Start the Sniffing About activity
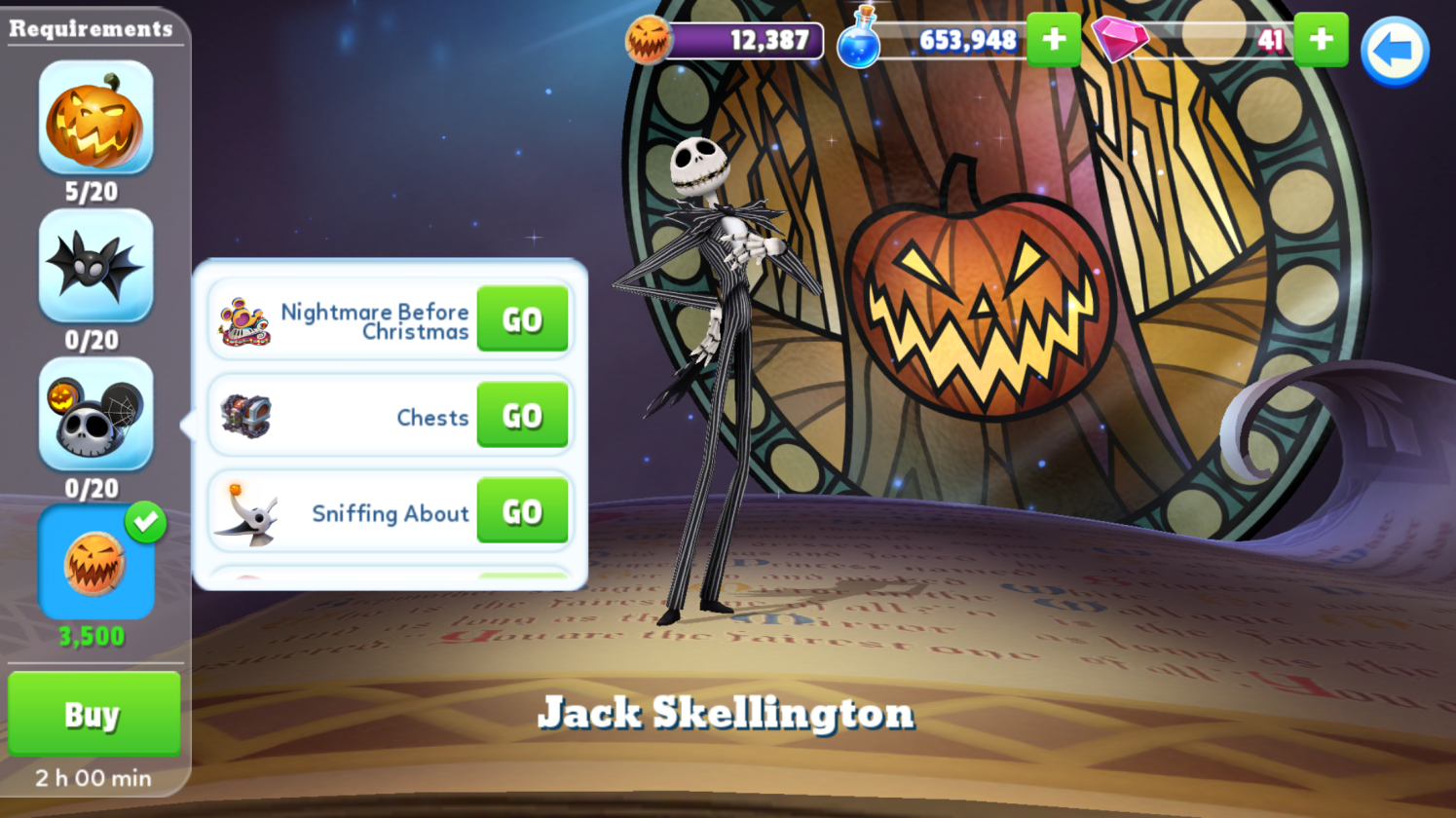1456x818 pixels. coord(522,511)
